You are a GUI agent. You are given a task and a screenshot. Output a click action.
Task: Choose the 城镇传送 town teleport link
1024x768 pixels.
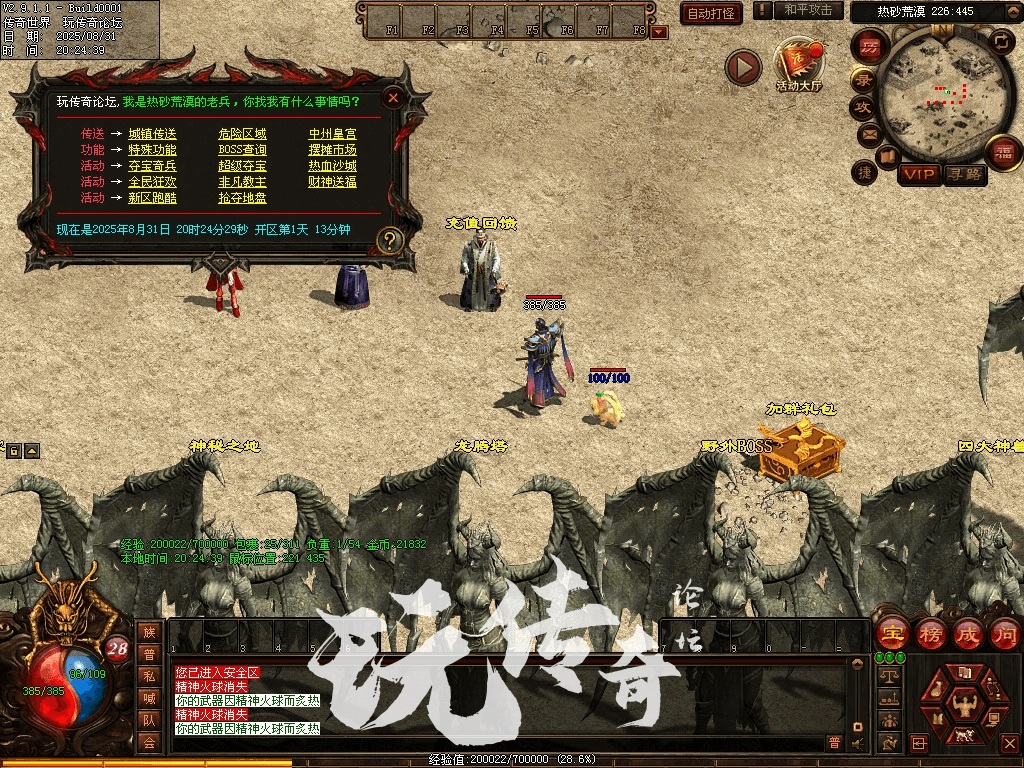152,134
